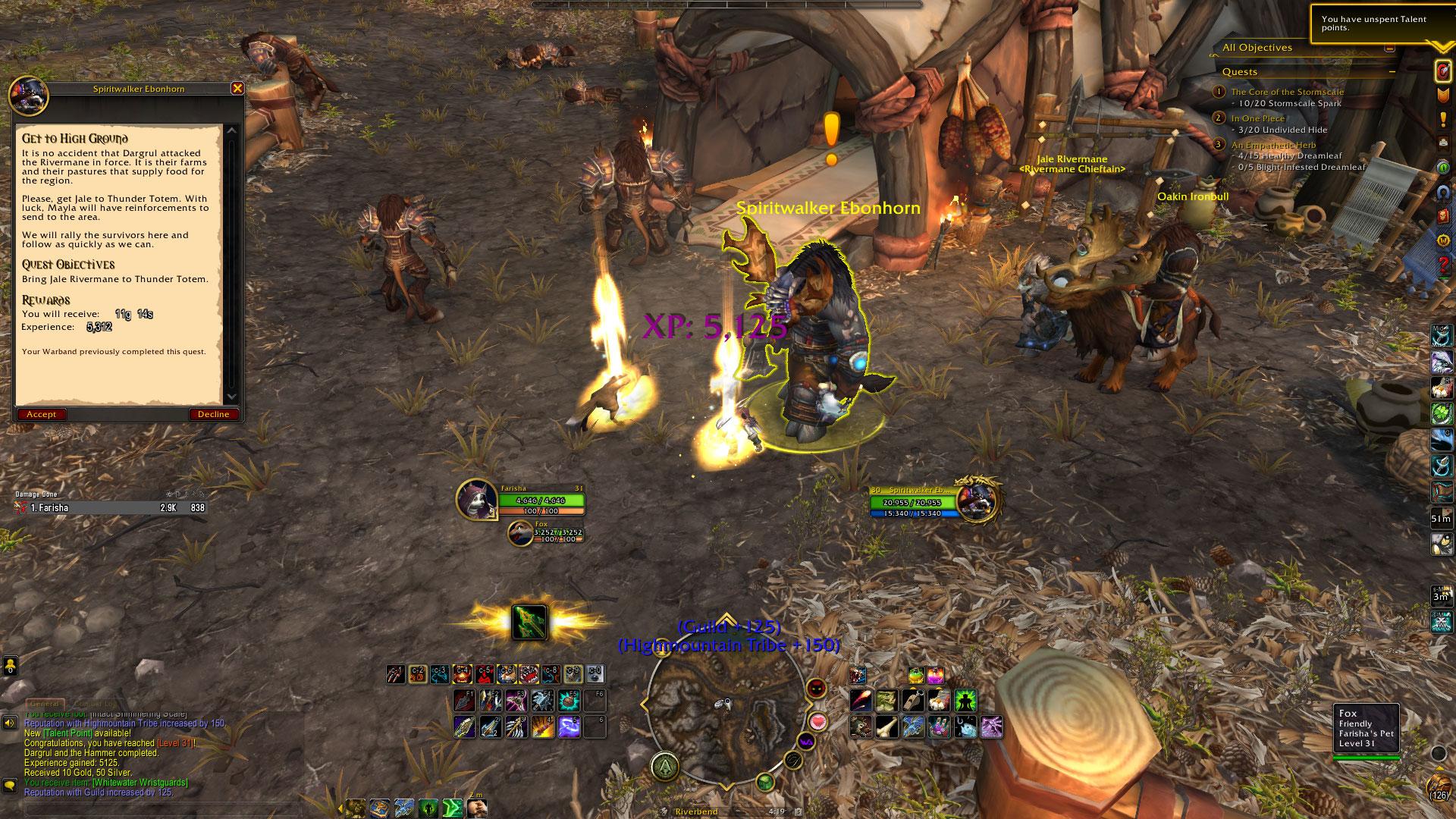Accept the Get to High Ground quest
The image size is (1456, 819).
(42, 414)
